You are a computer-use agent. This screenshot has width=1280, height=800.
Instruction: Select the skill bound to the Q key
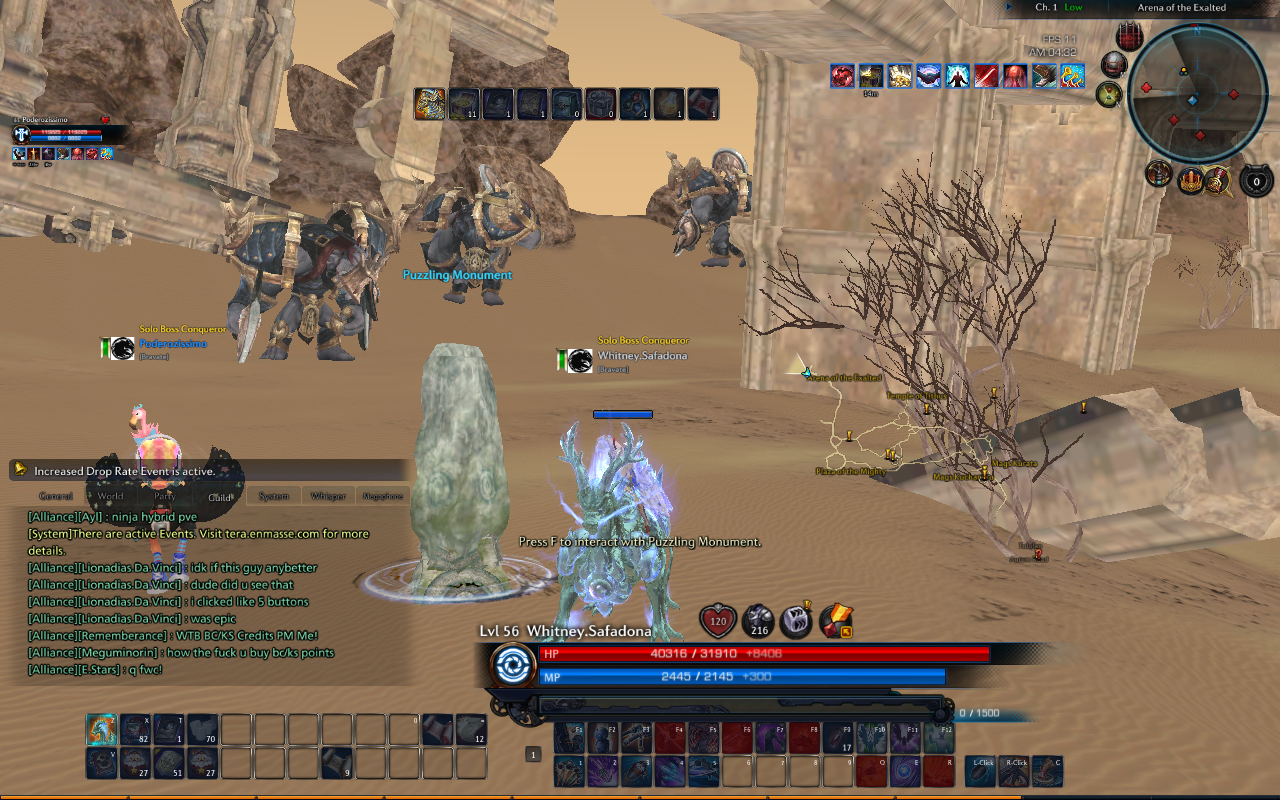870,771
